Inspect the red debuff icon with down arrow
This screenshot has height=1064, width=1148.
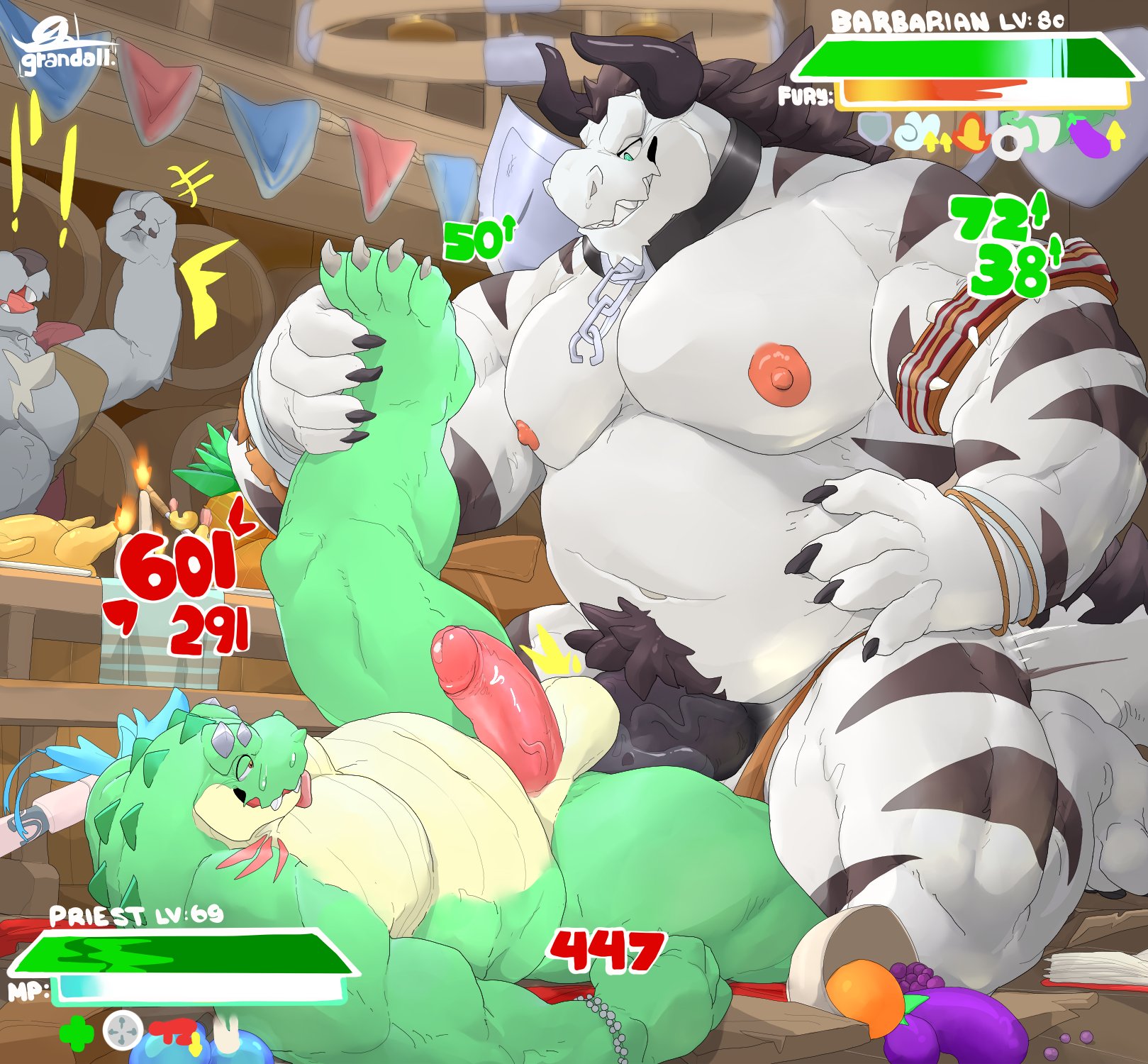[174, 1033]
